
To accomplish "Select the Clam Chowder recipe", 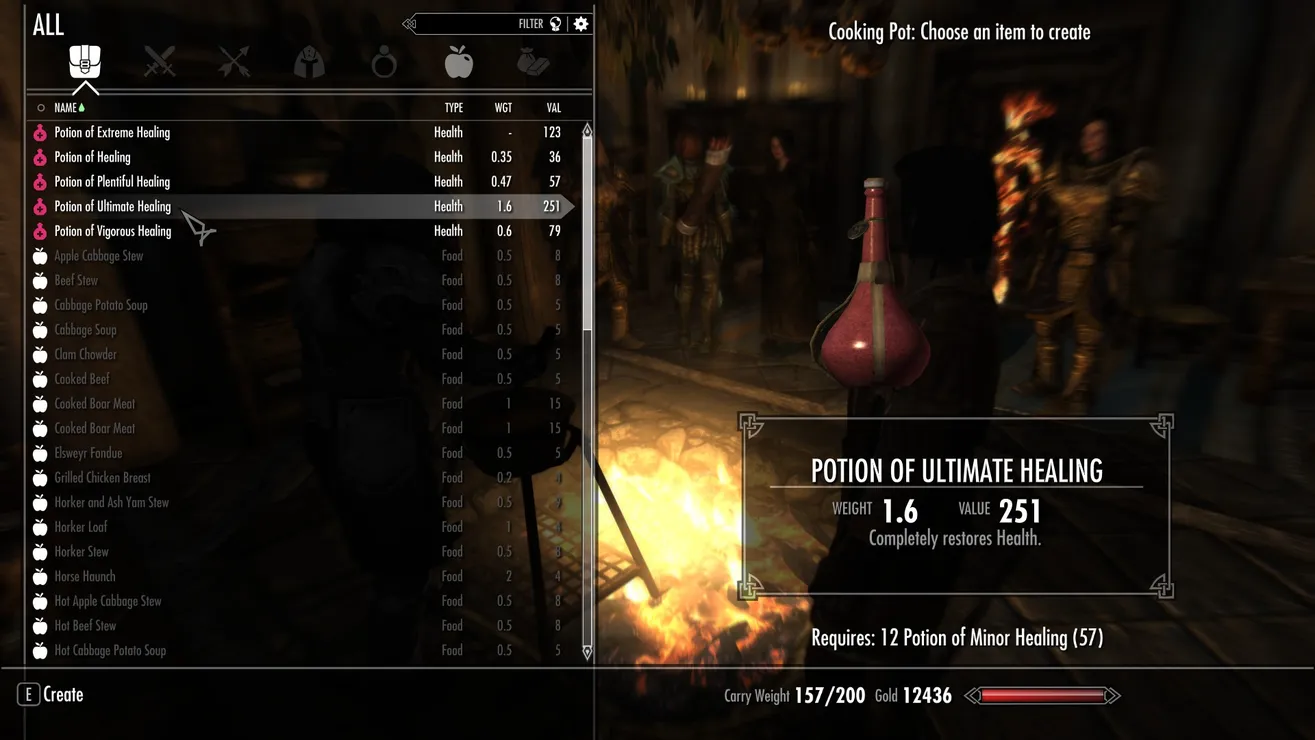I will click(x=85, y=355).
